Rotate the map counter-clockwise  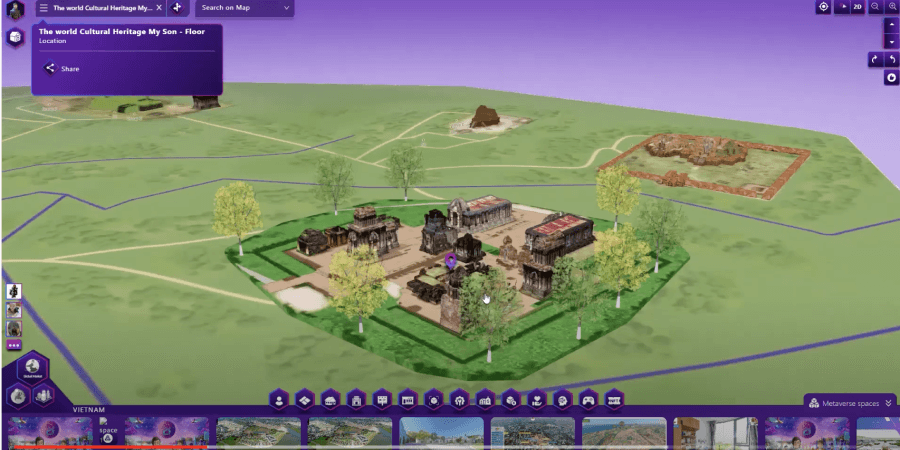(892, 60)
